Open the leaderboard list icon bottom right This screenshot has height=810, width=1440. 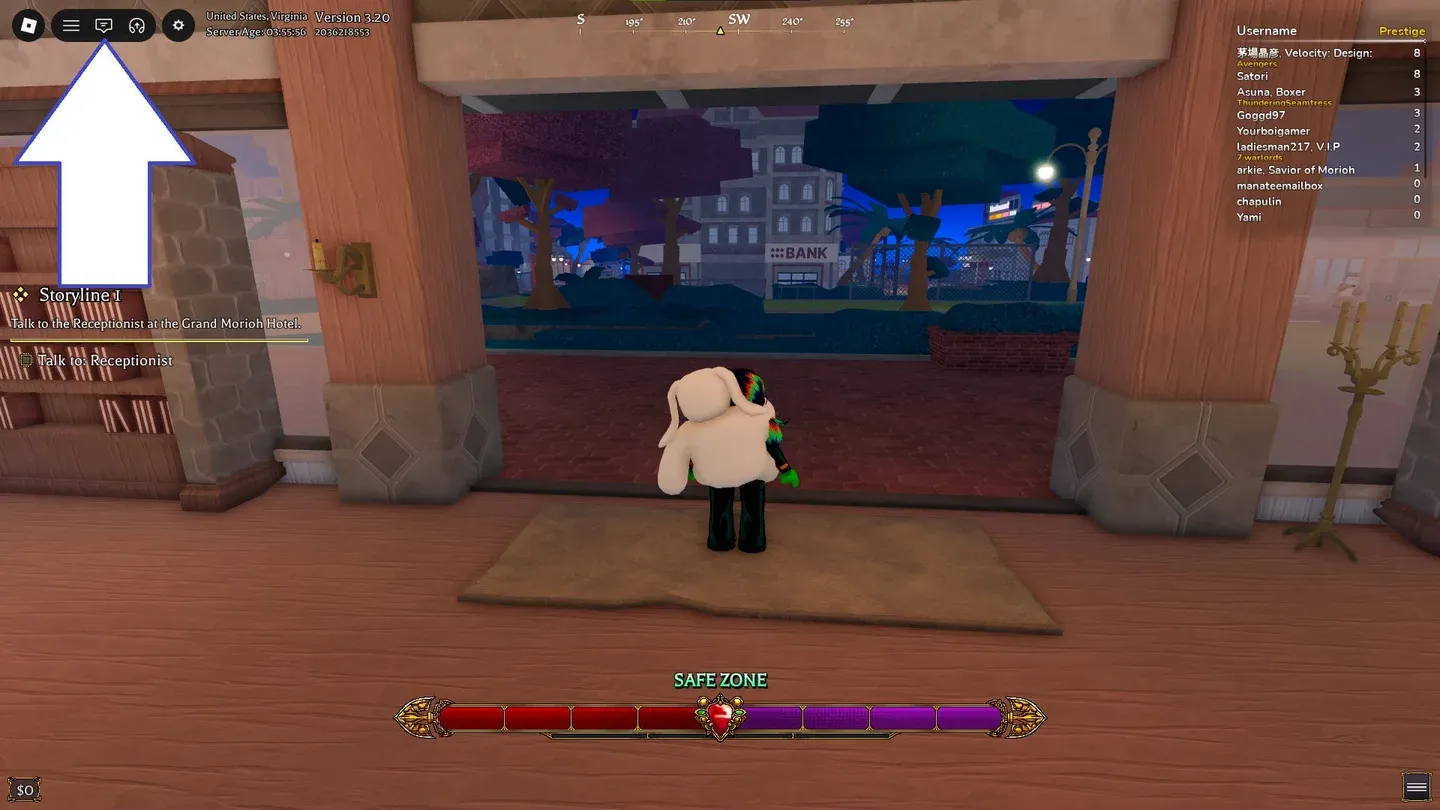1416,789
